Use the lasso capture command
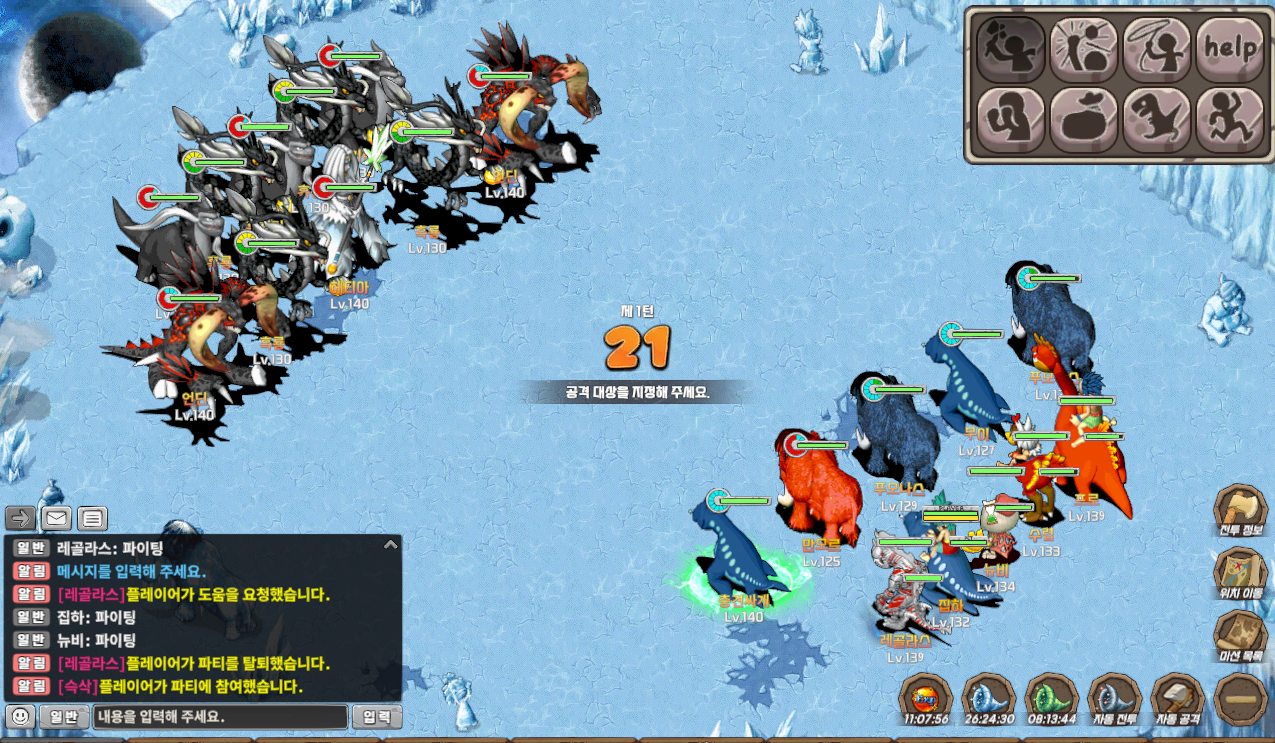Viewport: 1275px width, 743px height. coord(1157,49)
